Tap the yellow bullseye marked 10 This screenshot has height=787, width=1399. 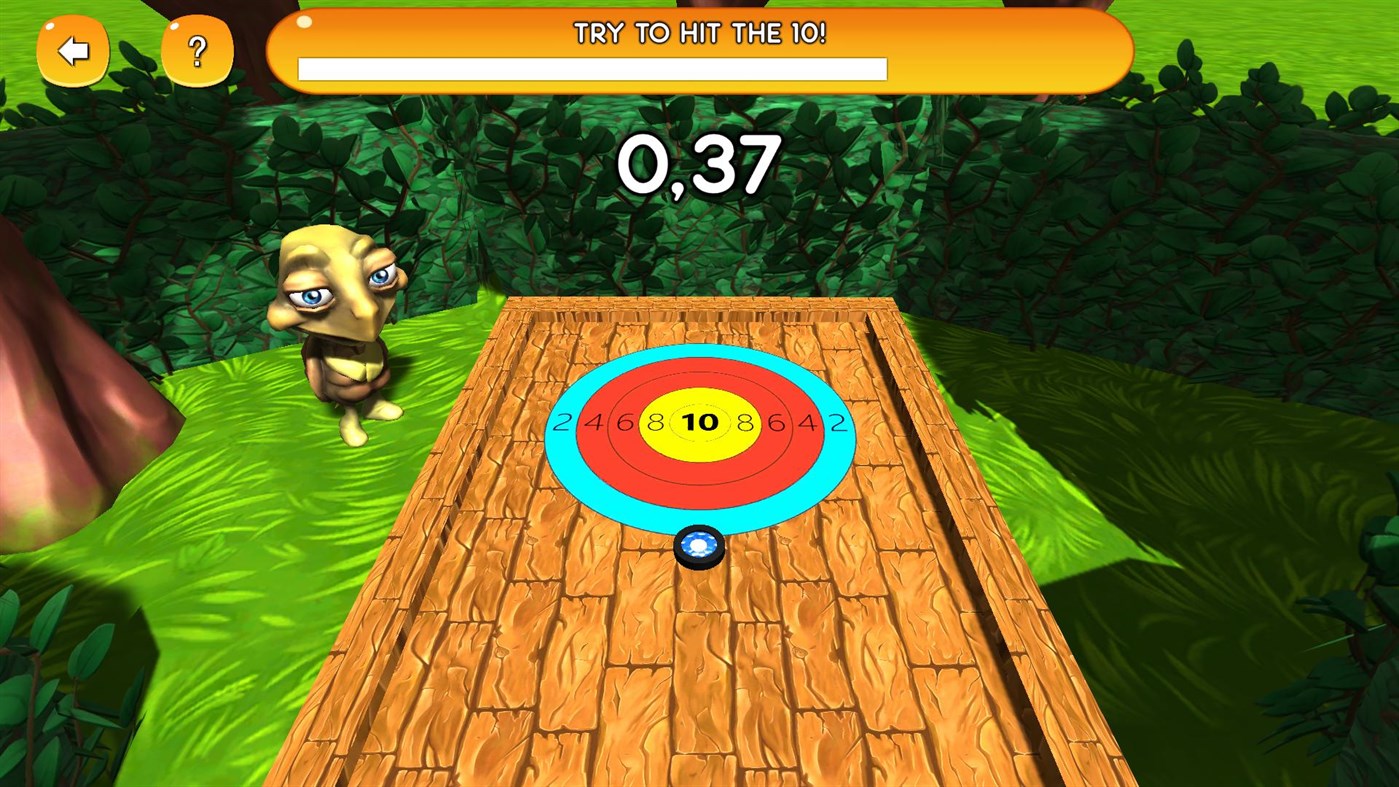pyautogui.click(x=702, y=421)
